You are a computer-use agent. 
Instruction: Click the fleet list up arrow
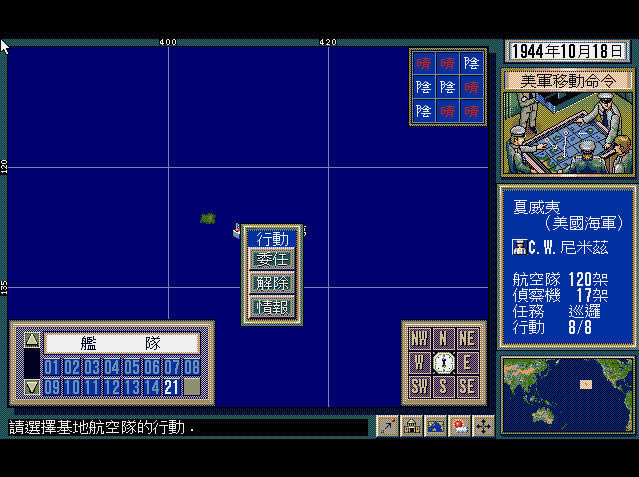31,339
